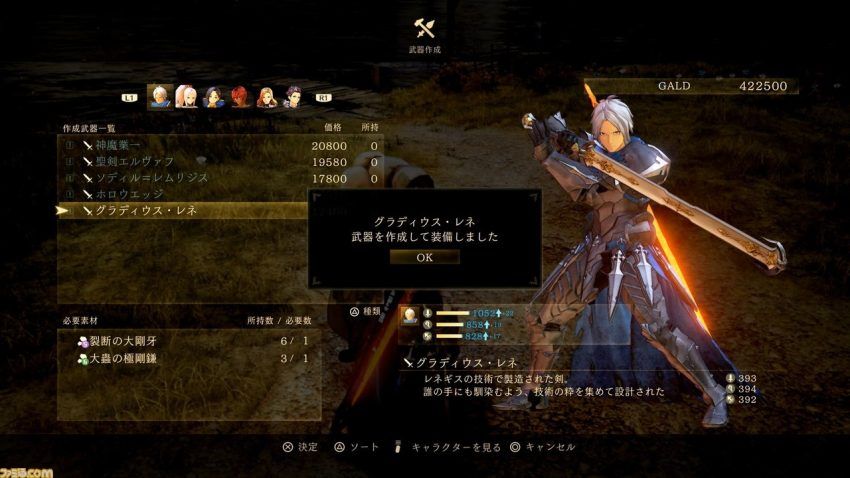This screenshot has width=850, height=478.
Task: Switch to the orange-haired woman portrait
Action: pyautogui.click(x=266, y=96)
